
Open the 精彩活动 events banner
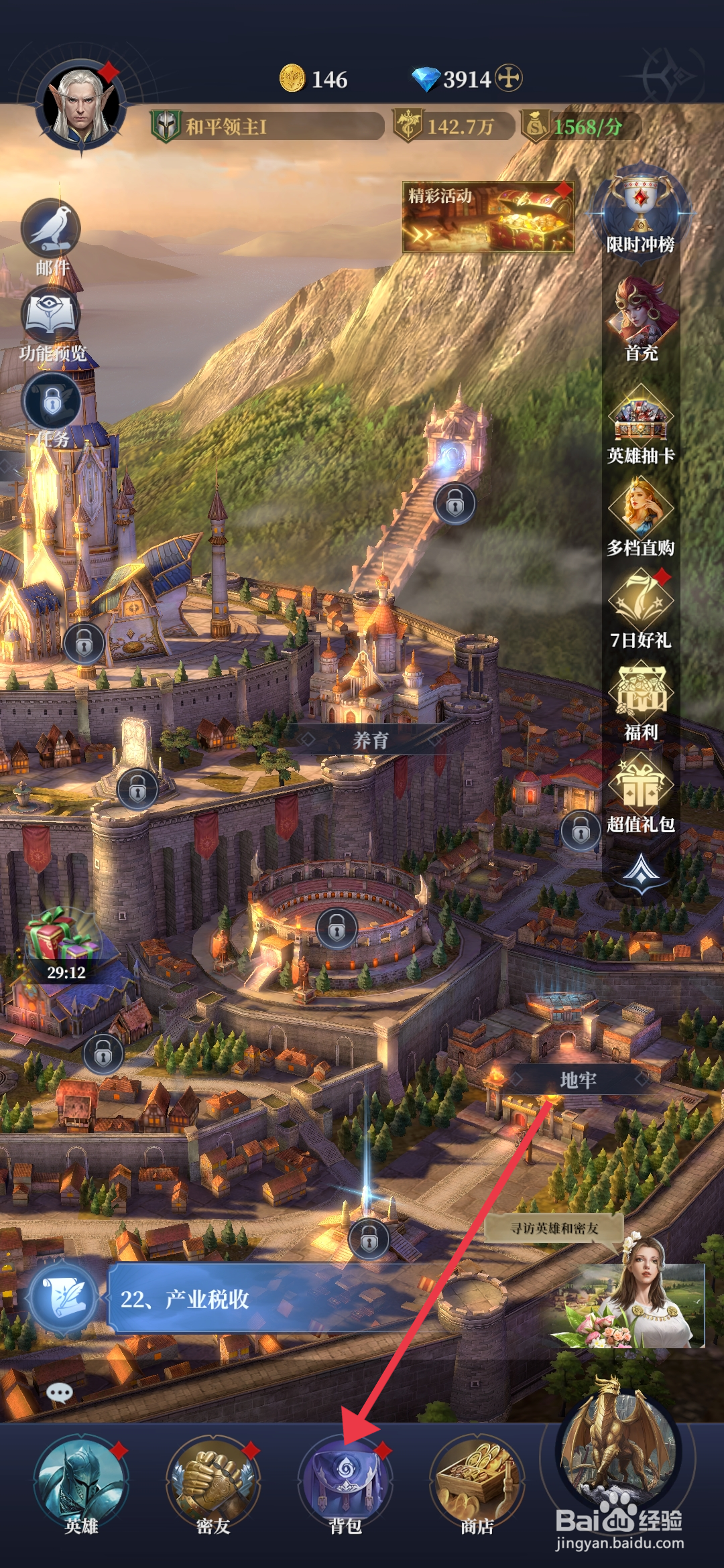pos(487,217)
